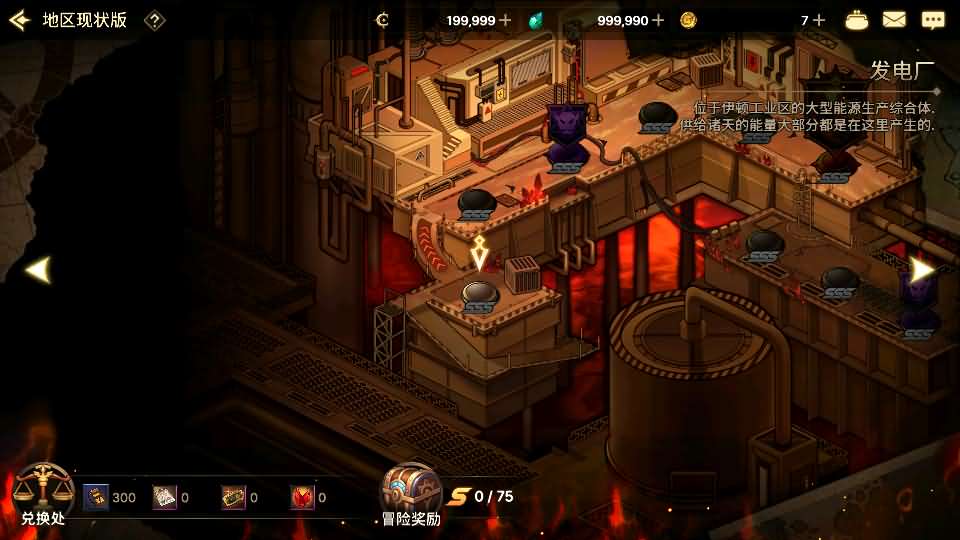The height and width of the screenshot is (540, 960).
Task: Open the 兑换处 exchange shop
Action: coord(43,494)
